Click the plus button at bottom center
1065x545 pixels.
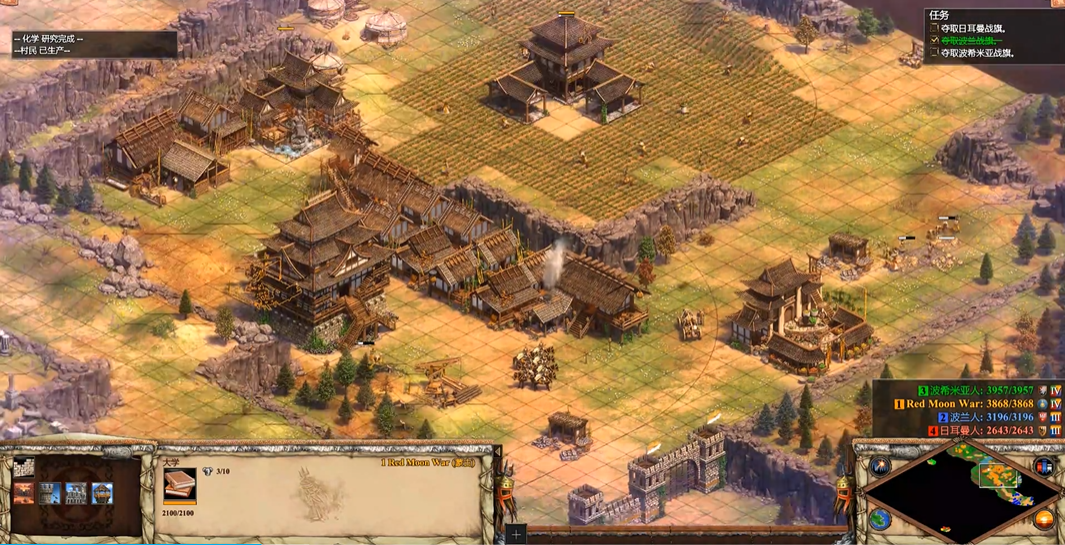point(516,535)
